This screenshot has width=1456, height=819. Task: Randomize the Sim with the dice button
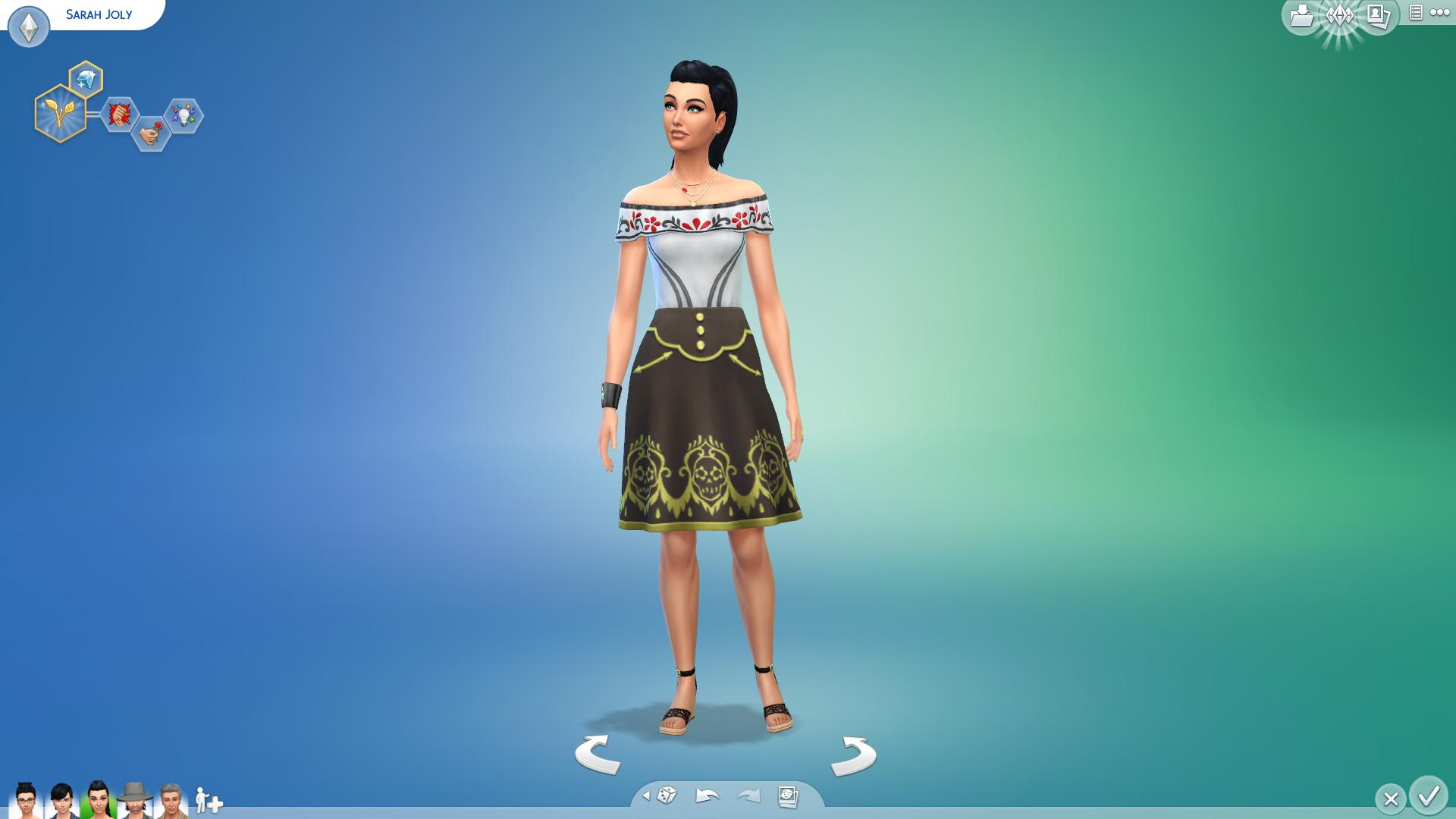click(667, 795)
